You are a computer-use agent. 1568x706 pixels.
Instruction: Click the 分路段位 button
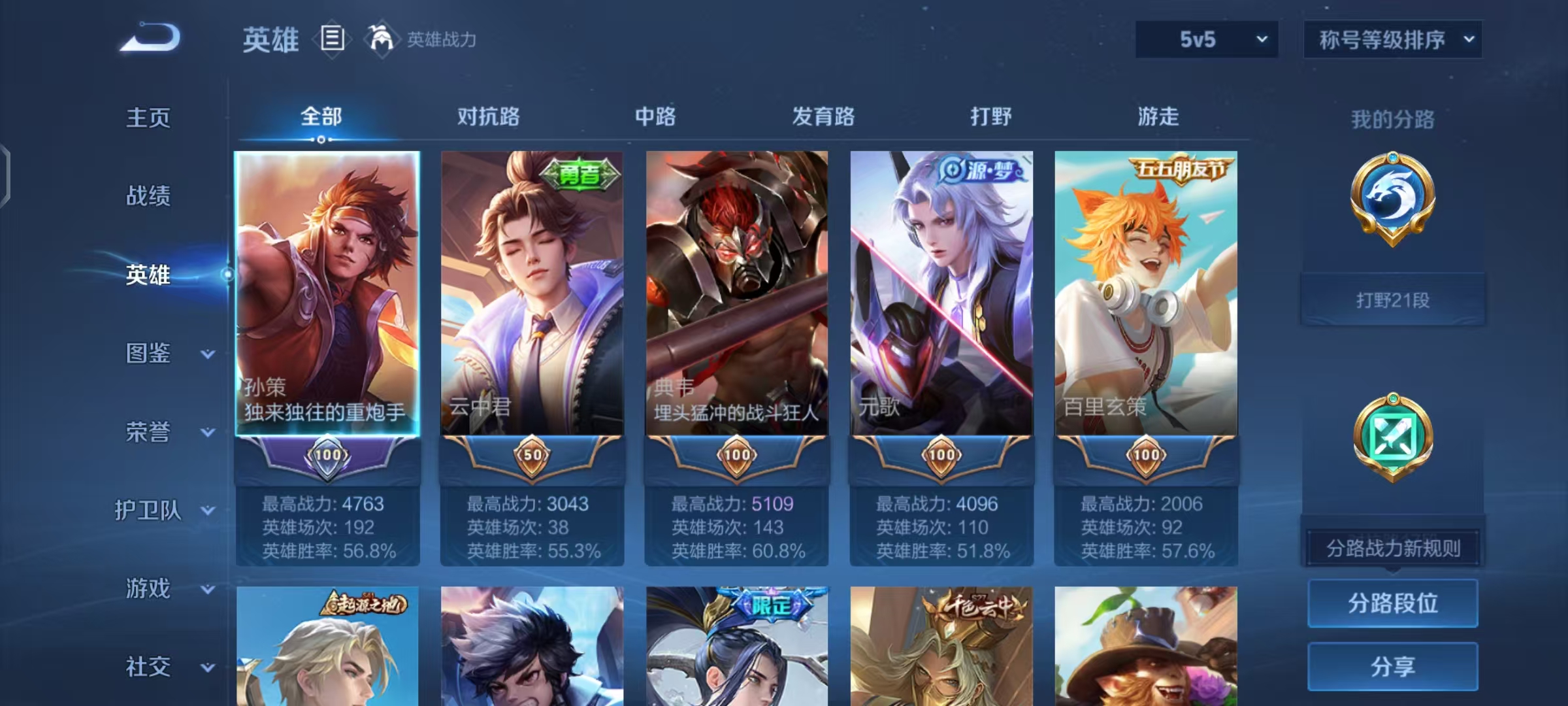1393,604
